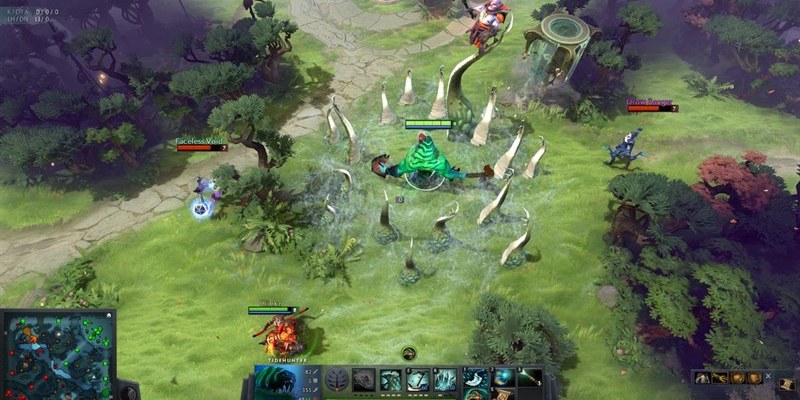Image resolution: width=800 pixels, height=400 pixels.
Task: Open the talent tree icon
Action: click(338, 380)
